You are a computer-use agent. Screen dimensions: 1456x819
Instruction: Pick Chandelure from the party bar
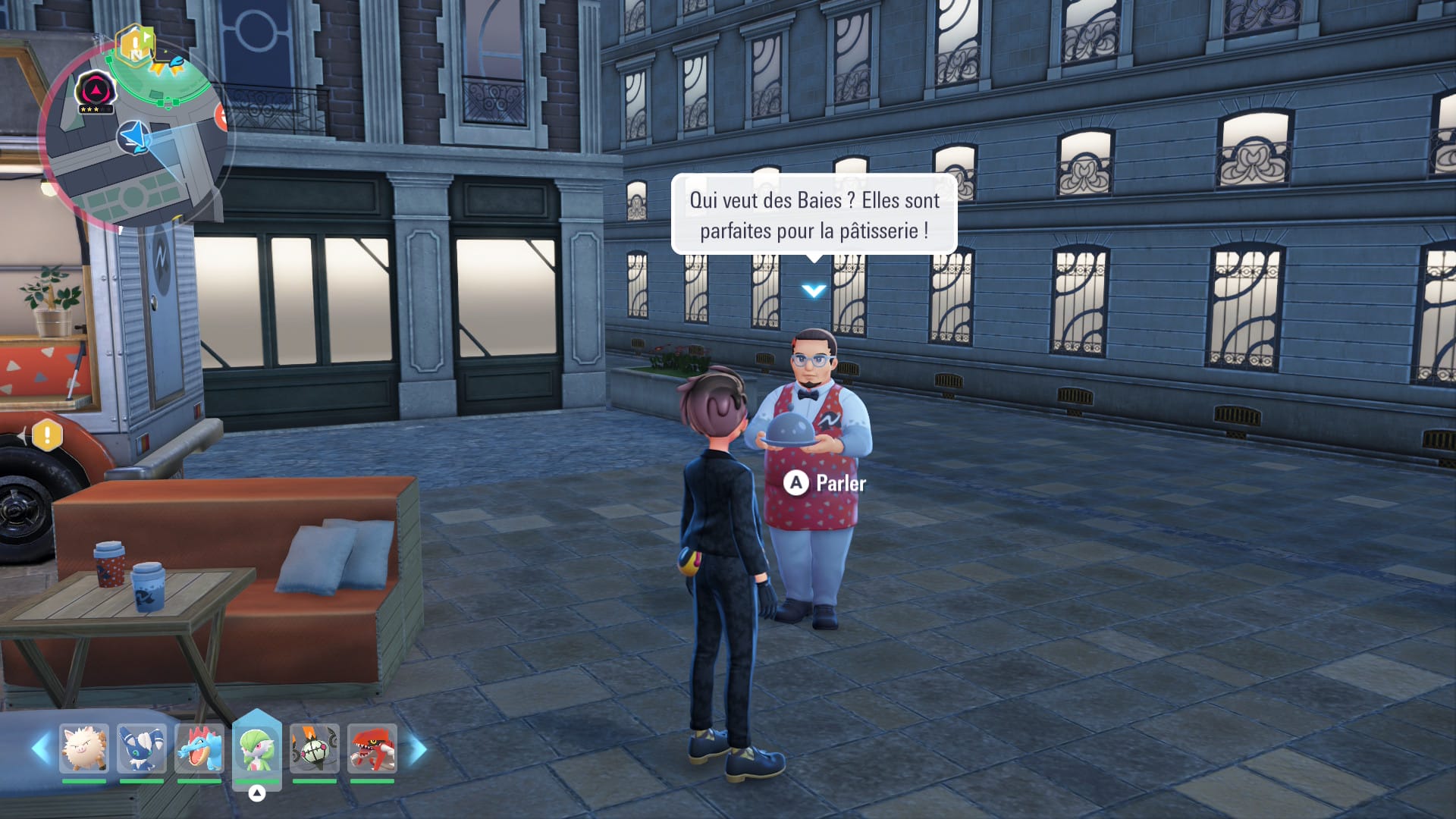pyautogui.click(x=315, y=748)
